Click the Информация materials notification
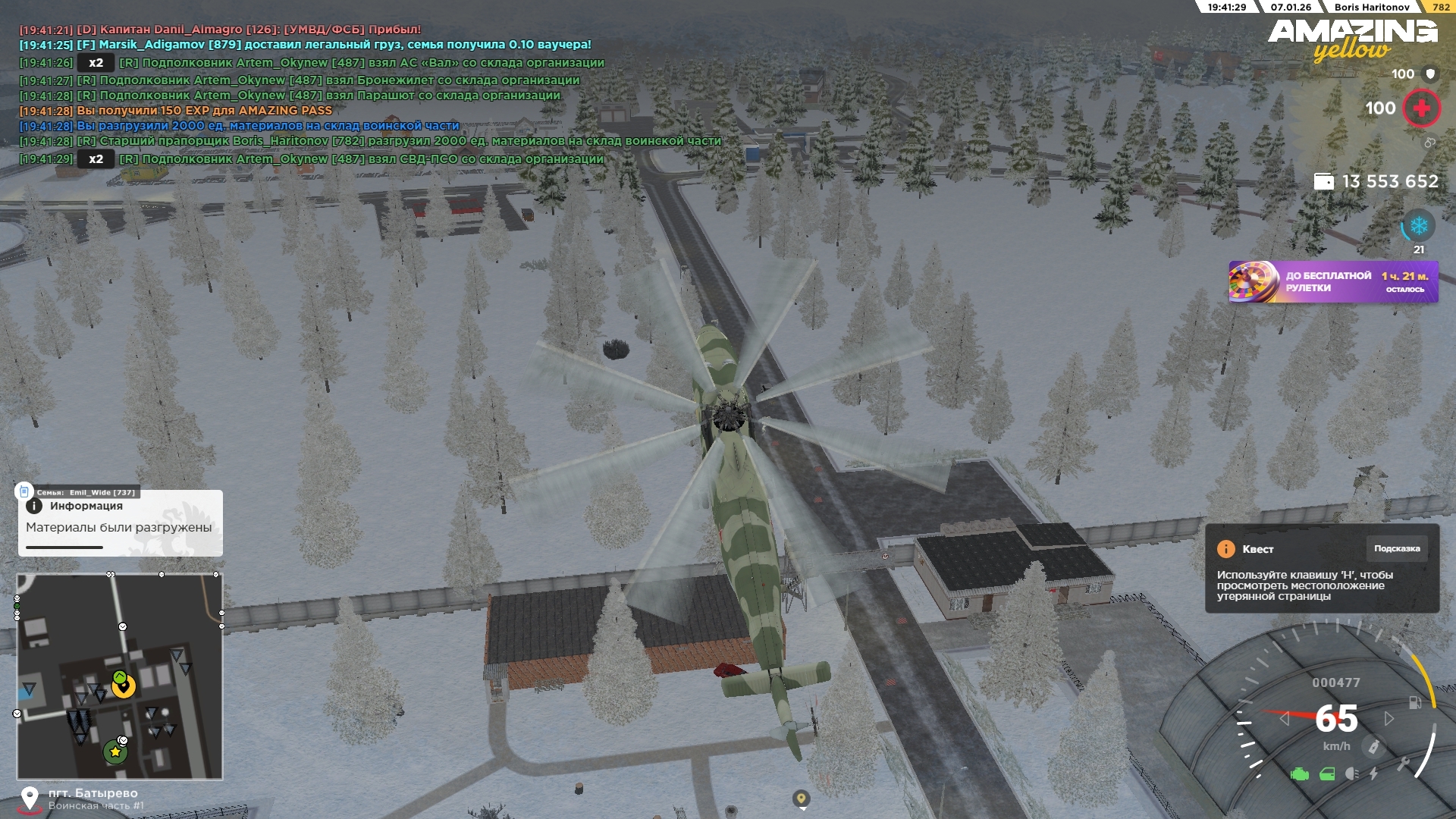The width and height of the screenshot is (1456, 819). coord(120,524)
